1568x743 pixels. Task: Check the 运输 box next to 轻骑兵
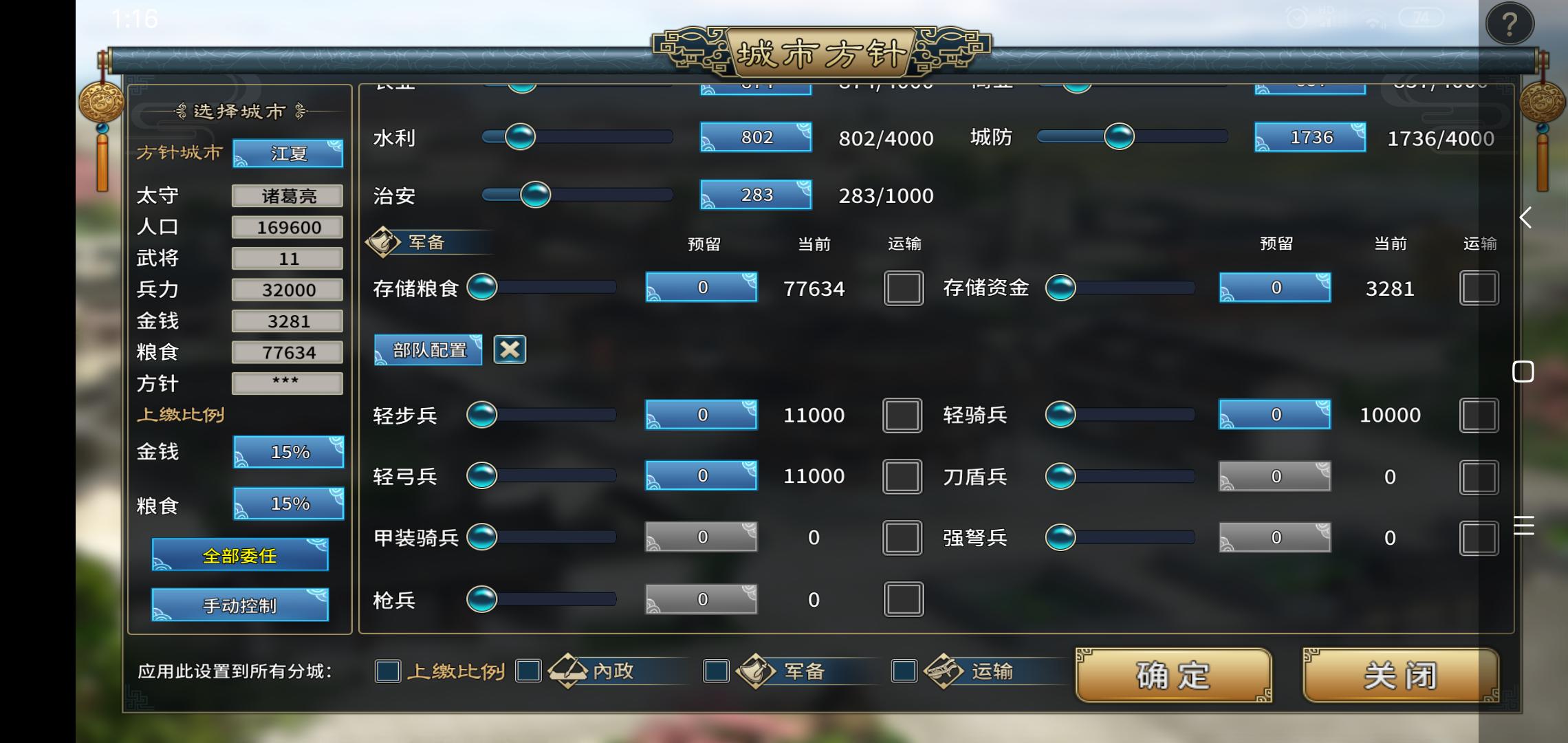pyautogui.click(x=1479, y=414)
